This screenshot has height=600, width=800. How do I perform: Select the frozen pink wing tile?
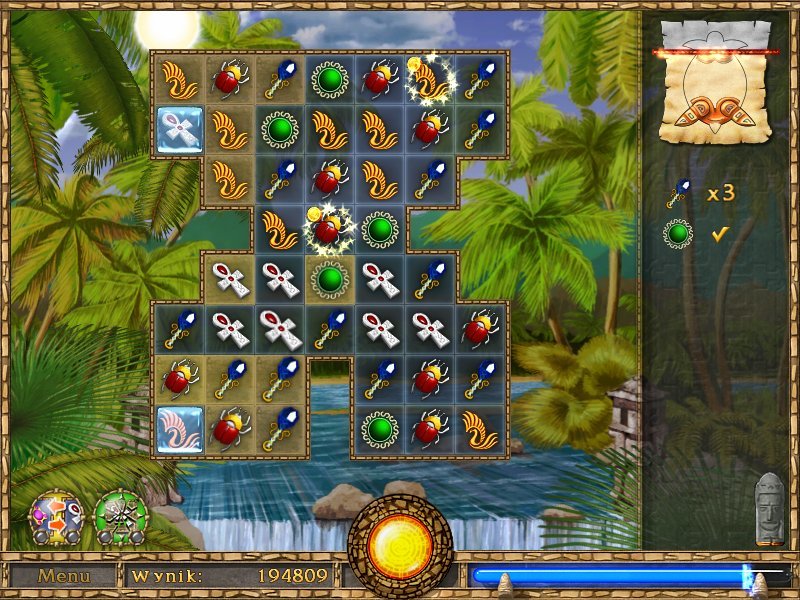click(x=180, y=430)
